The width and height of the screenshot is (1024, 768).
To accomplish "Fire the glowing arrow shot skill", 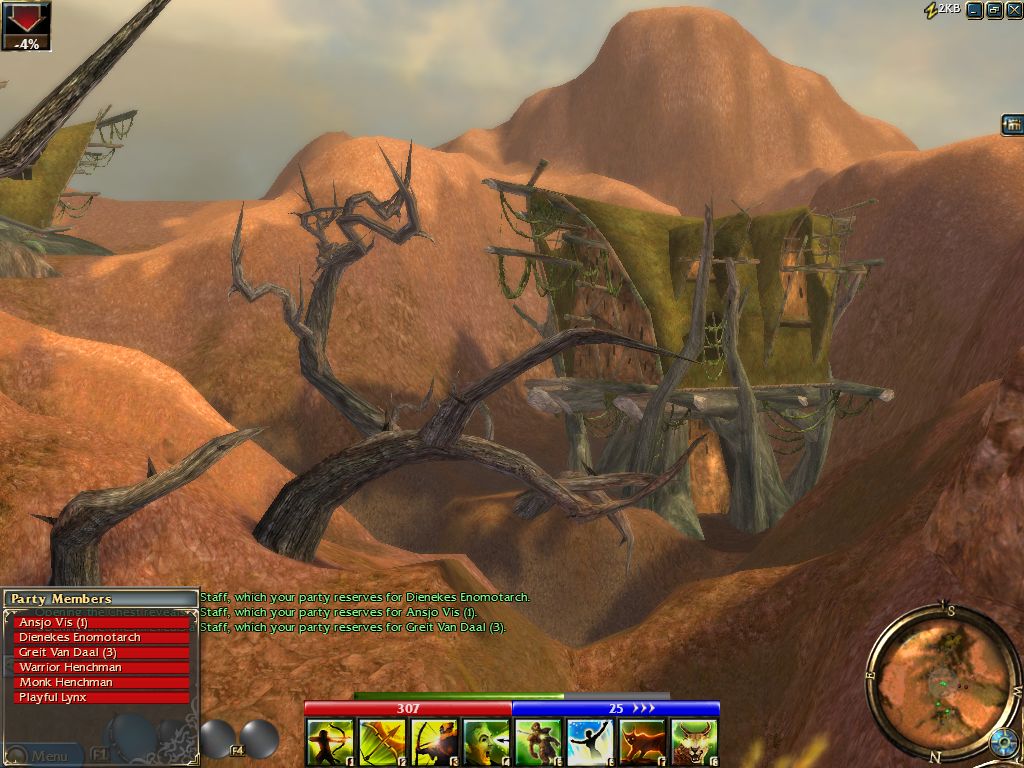I will (x=434, y=743).
